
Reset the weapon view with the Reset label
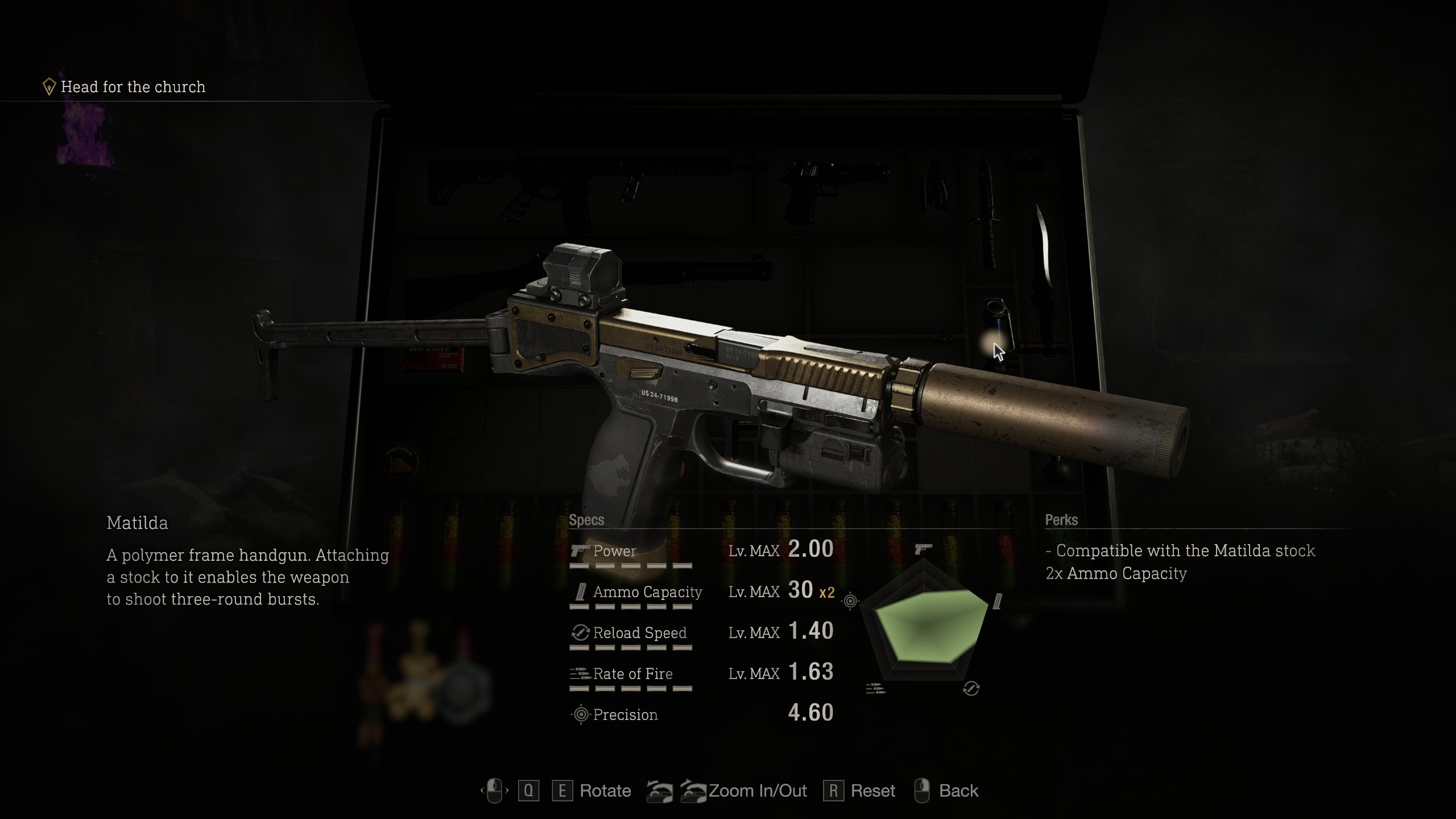click(872, 791)
